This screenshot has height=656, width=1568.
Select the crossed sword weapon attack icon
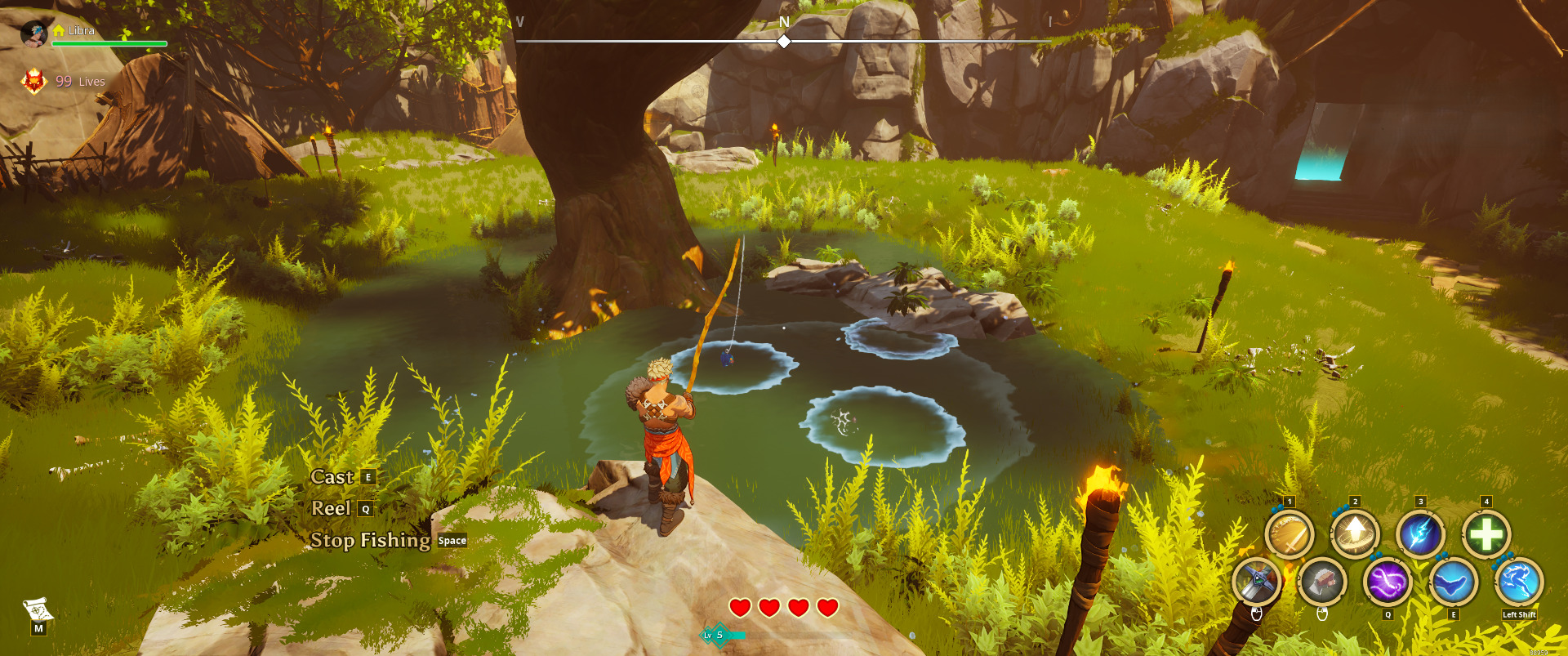pyautogui.click(x=1256, y=582)
